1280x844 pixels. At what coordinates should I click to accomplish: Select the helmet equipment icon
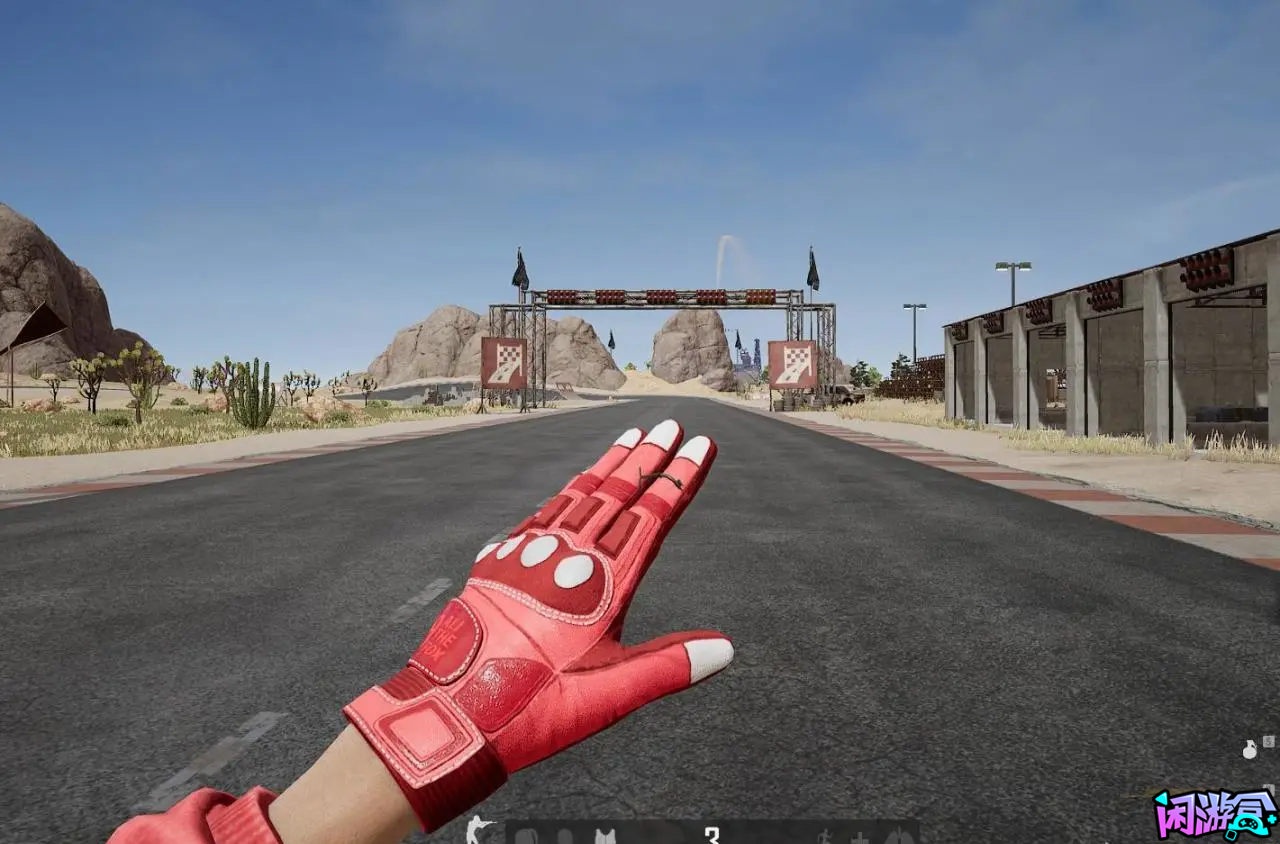(565, 835)
